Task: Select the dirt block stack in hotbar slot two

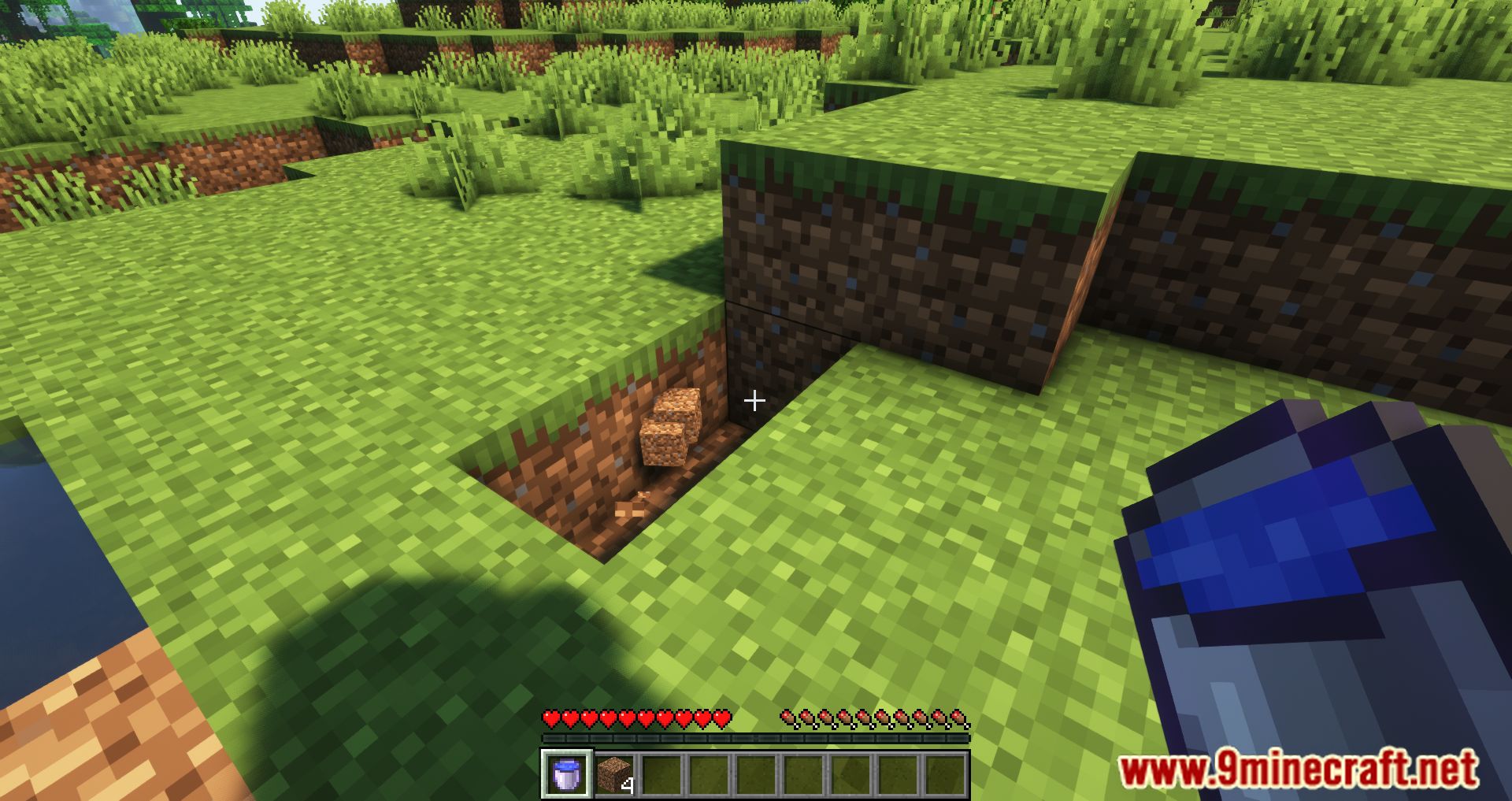Action: (613, 774)
